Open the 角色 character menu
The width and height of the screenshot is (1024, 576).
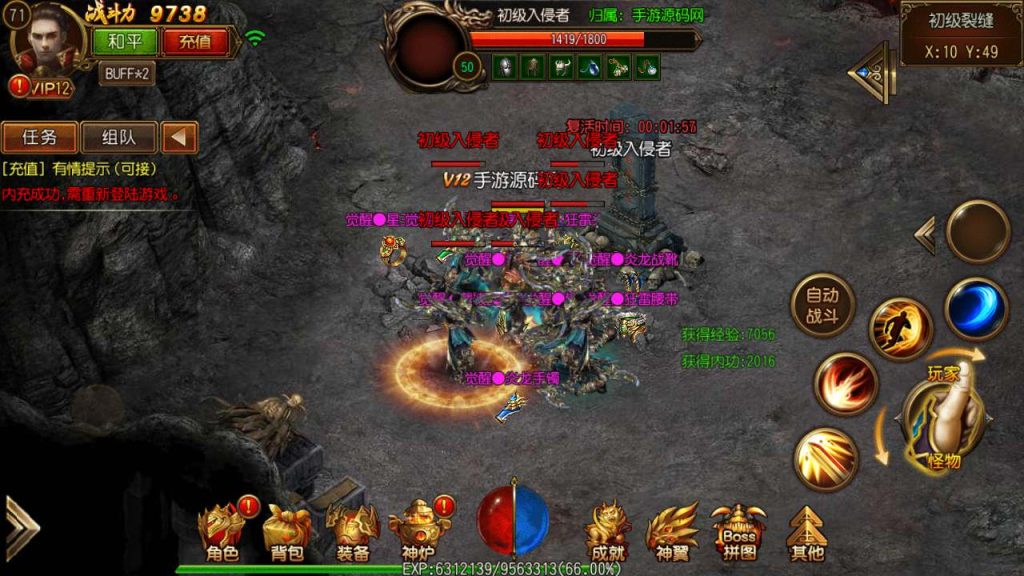click(222, 532)
